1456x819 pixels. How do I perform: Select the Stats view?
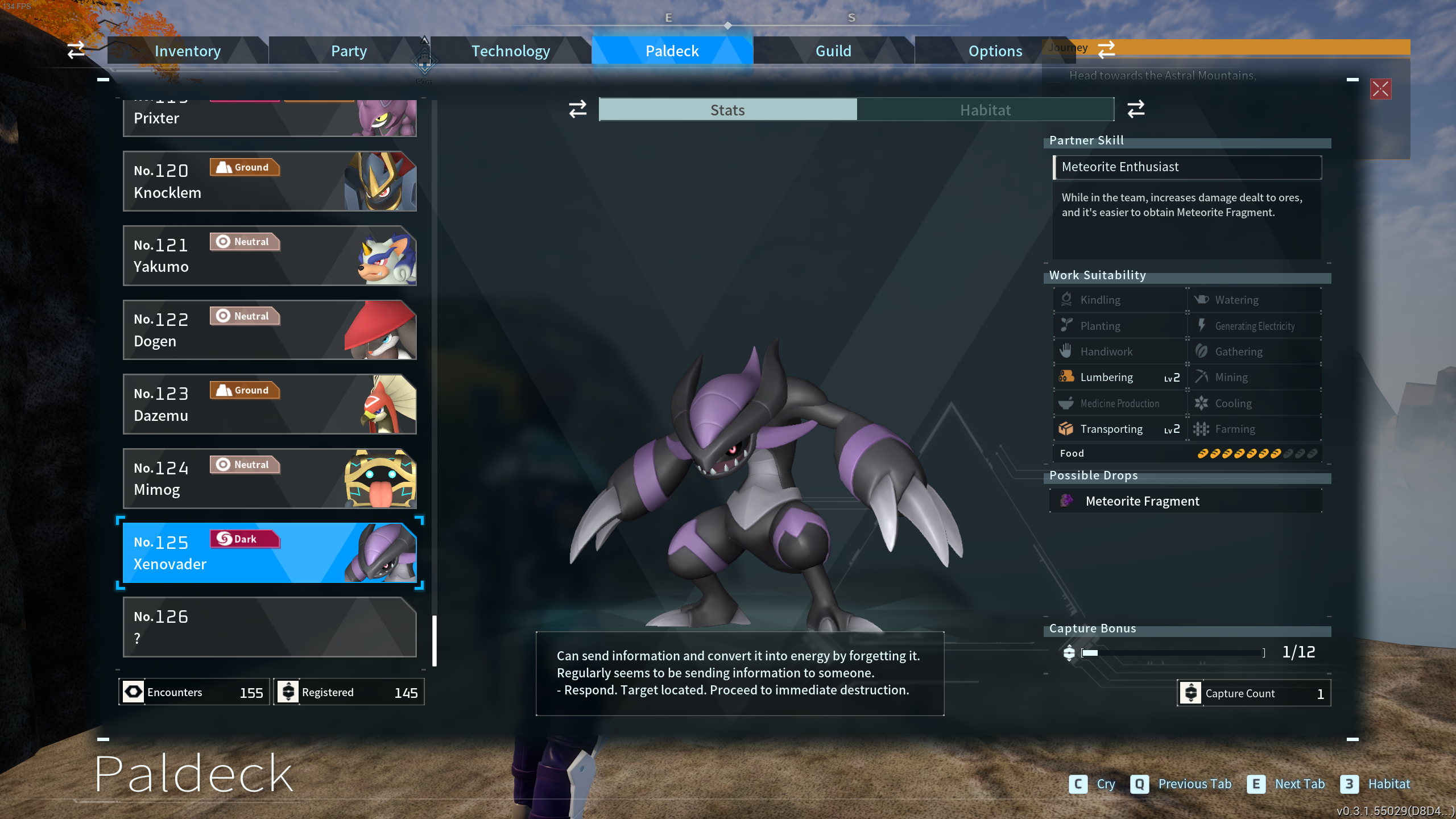(727, 110)
